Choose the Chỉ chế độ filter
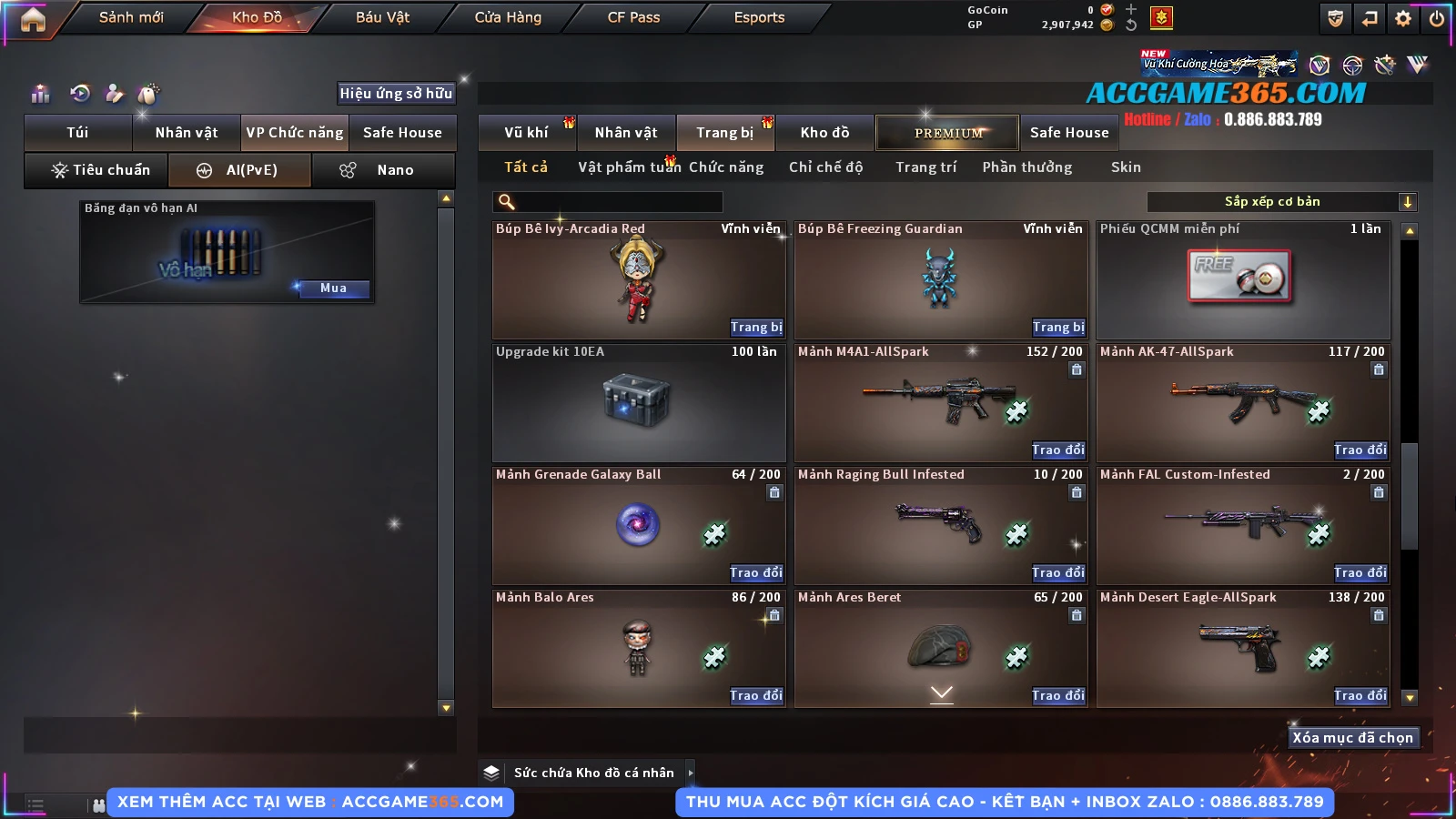 [x=825, y=167]
